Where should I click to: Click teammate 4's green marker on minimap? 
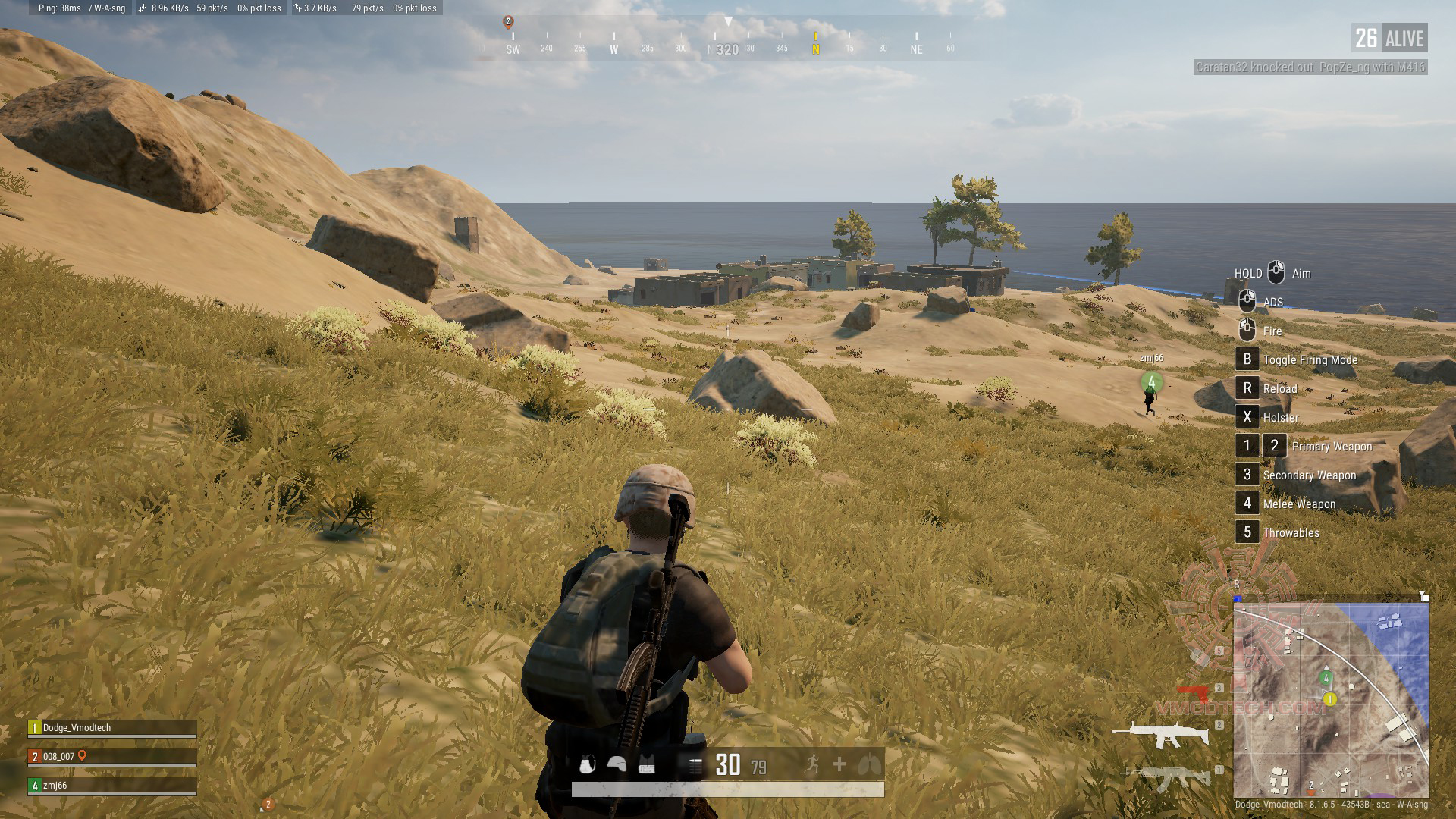(x=1326, y=678)
